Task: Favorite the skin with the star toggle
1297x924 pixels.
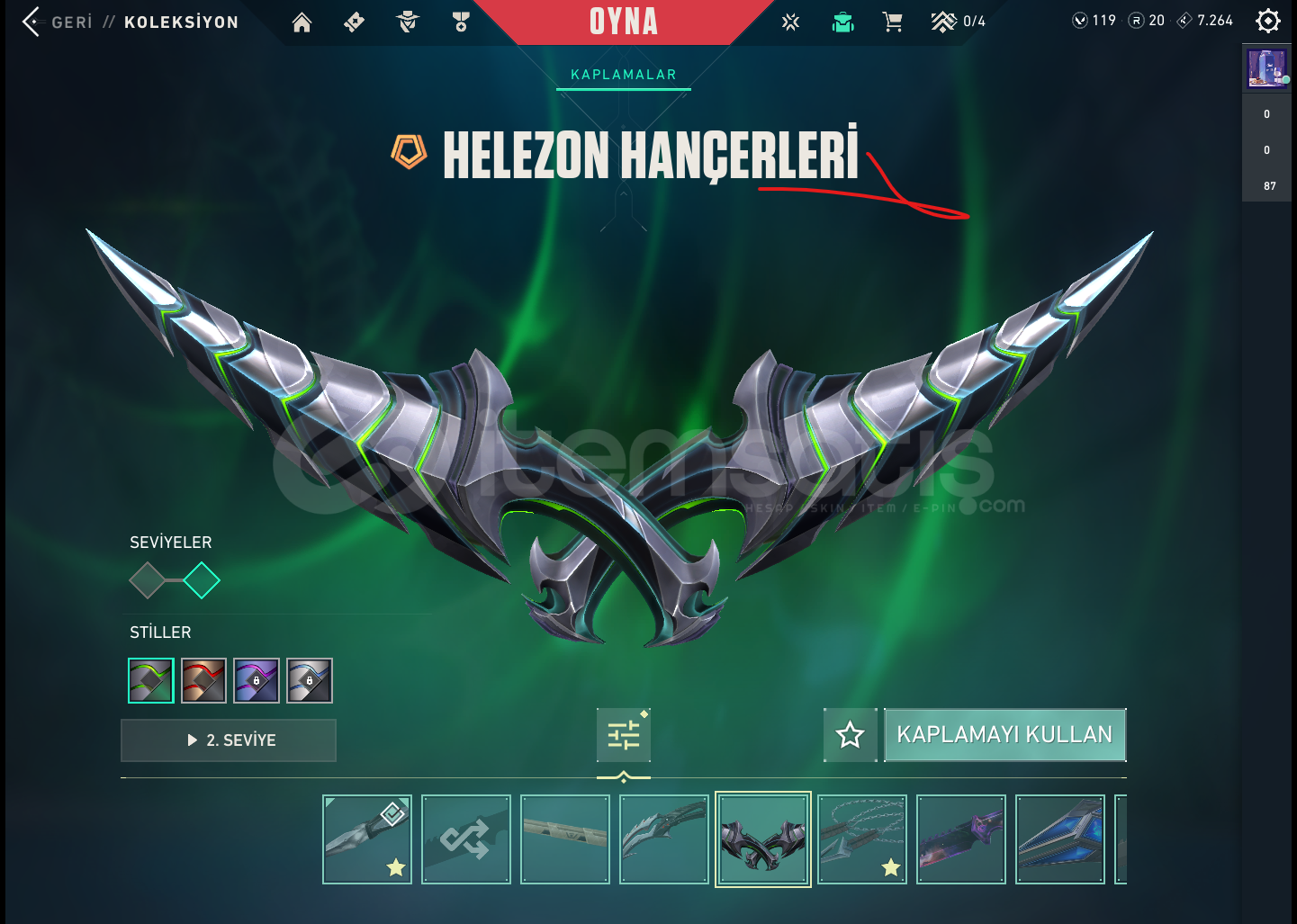Action: point(850,735)
